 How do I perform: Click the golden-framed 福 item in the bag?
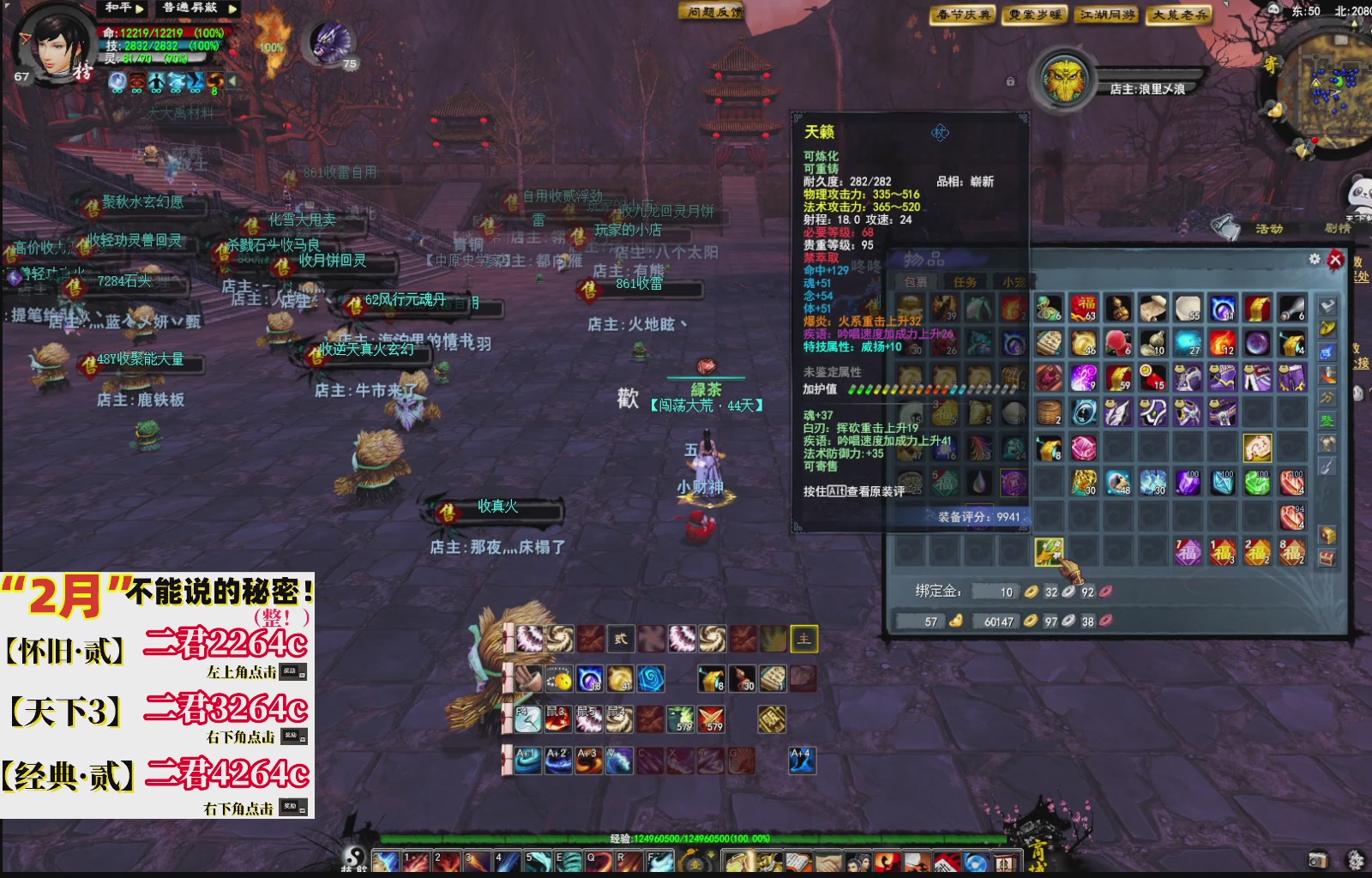coord(1257,448)
